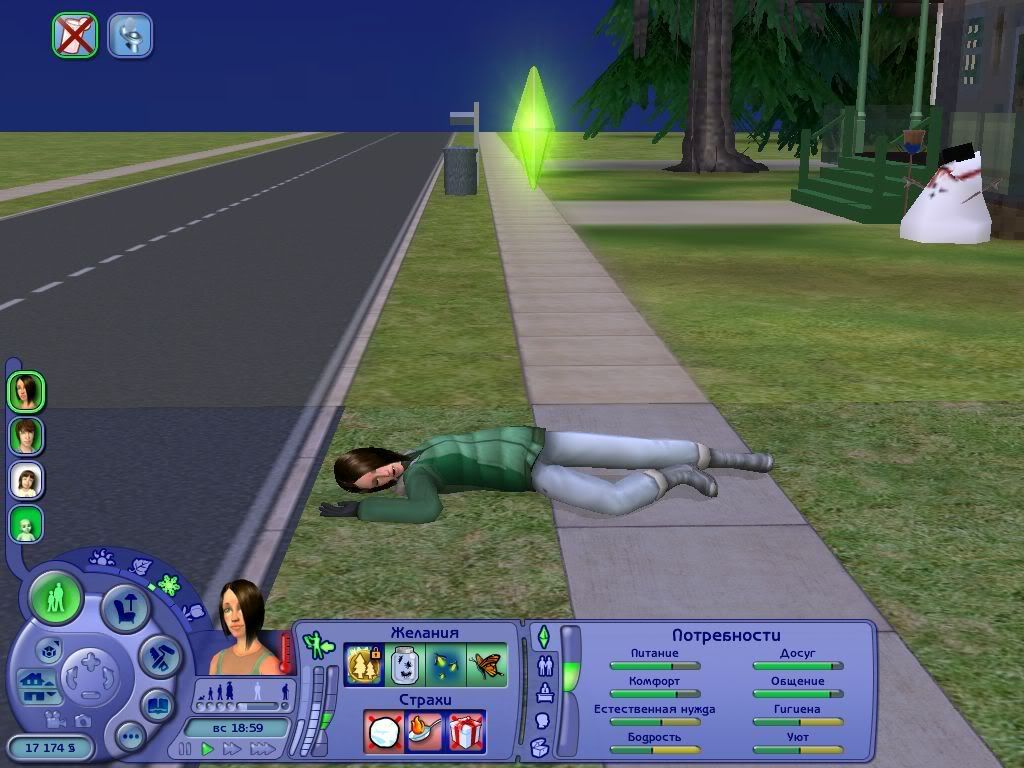Set game speed to normal play
The image size is (1024, 768).
click(x=208, y=748)
